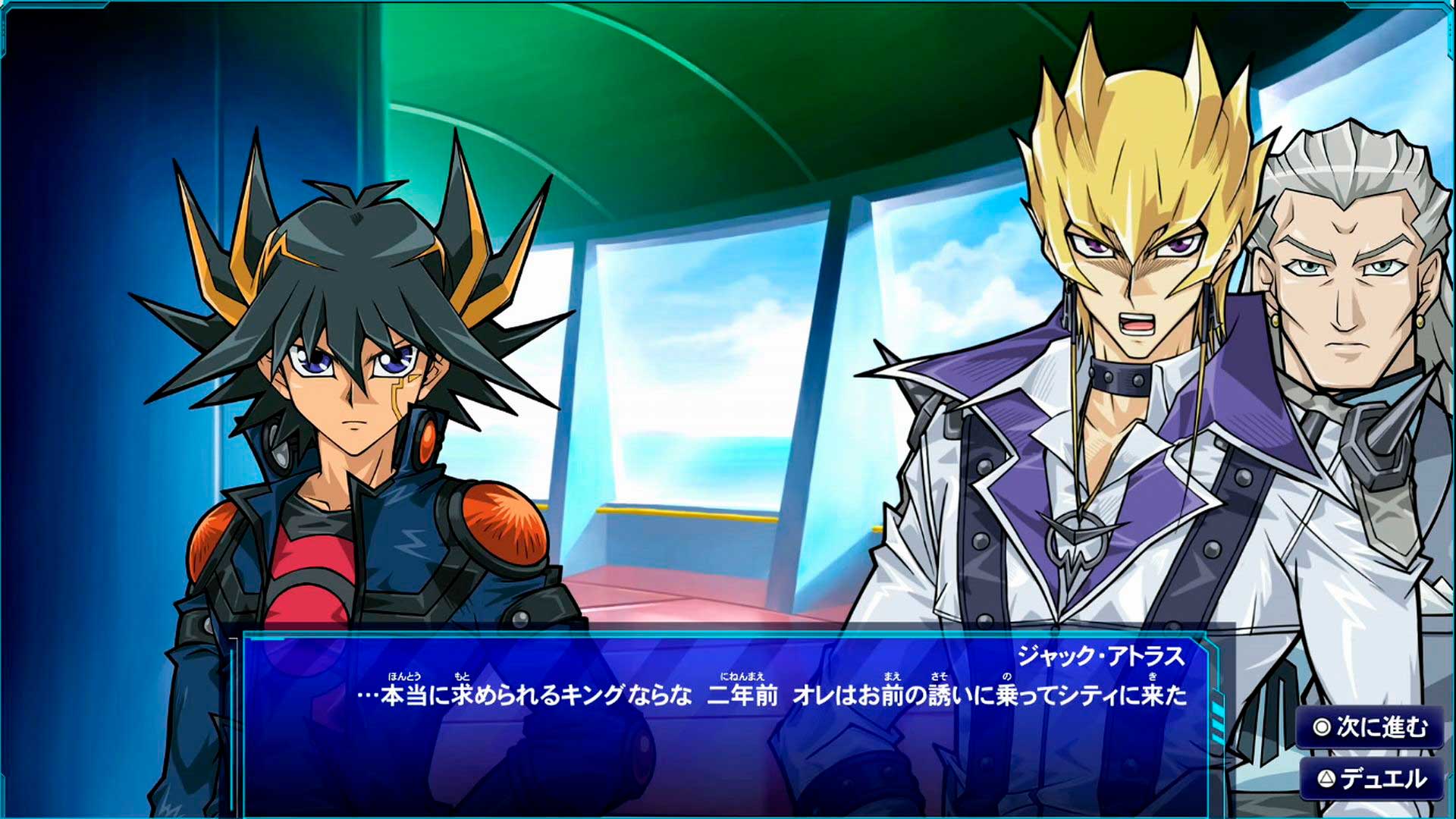The image size is (1456, 819).
Task: Skip to duel with デュエル button
Action: point(1373,779)
